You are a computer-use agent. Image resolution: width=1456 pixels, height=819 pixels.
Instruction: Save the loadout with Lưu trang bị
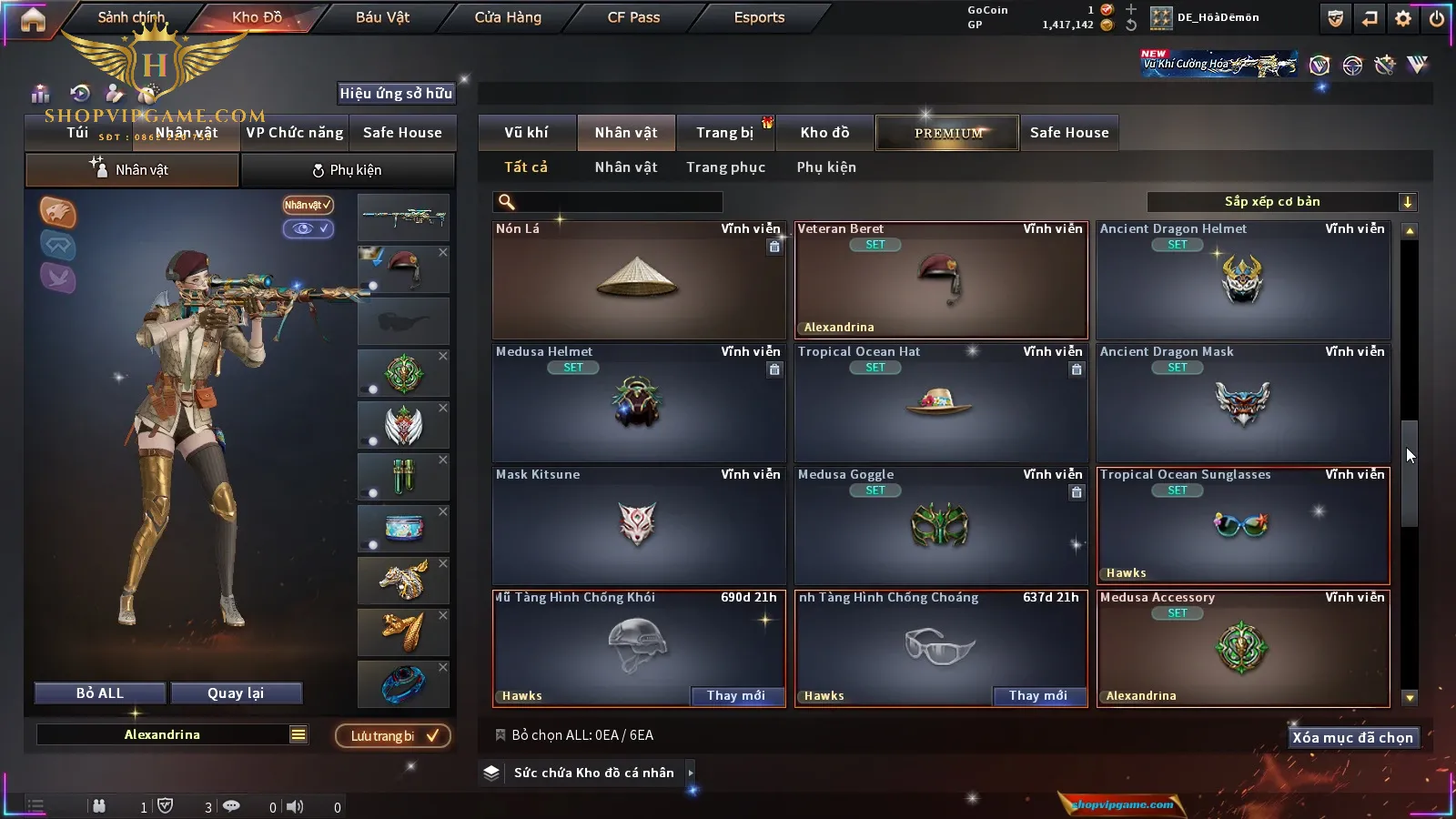393,735
